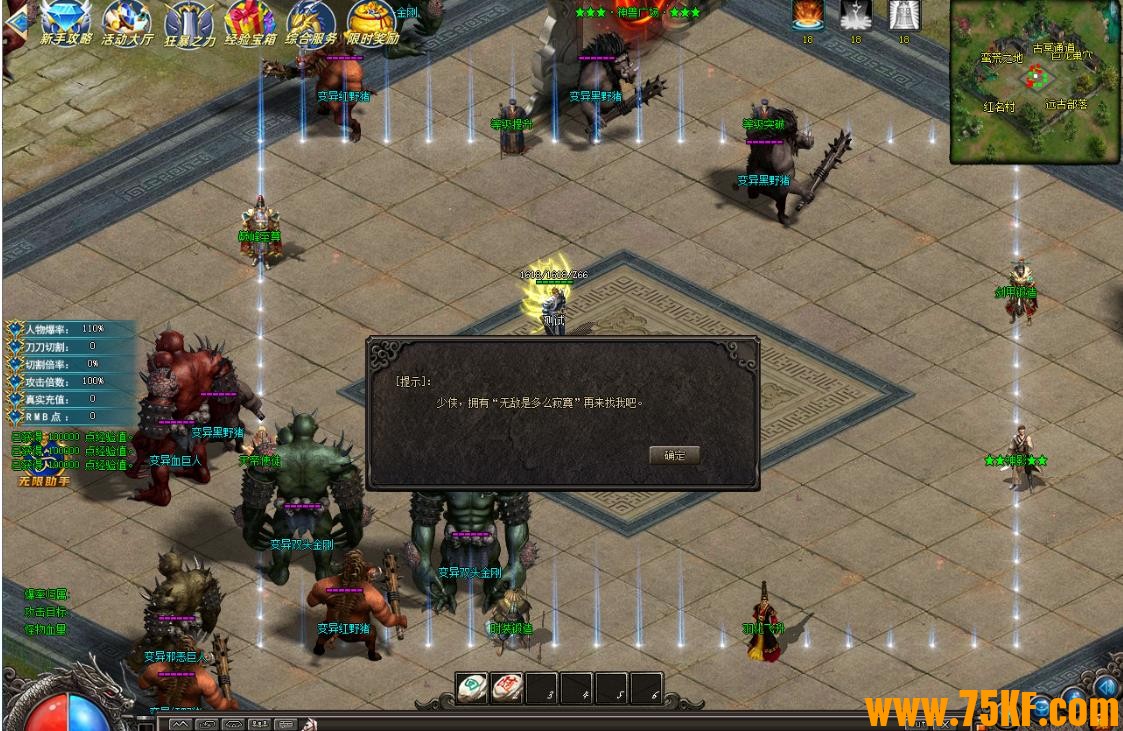This screenshot has width=1123, height=731.
Task: Open the 综合服务 services menu
Action: tap(311, 21)
